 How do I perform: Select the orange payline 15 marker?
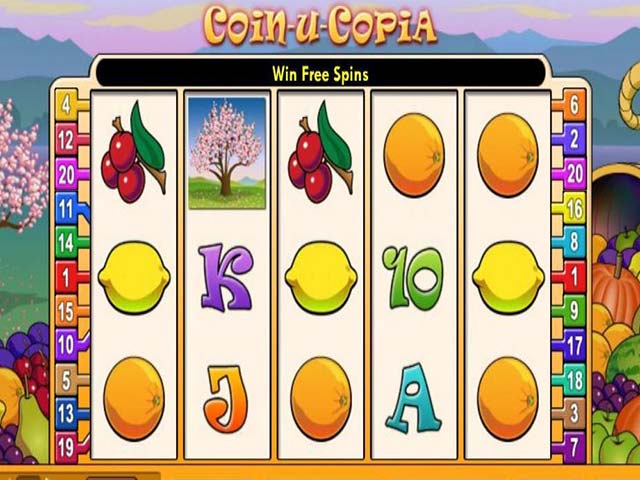pos(67,311)
